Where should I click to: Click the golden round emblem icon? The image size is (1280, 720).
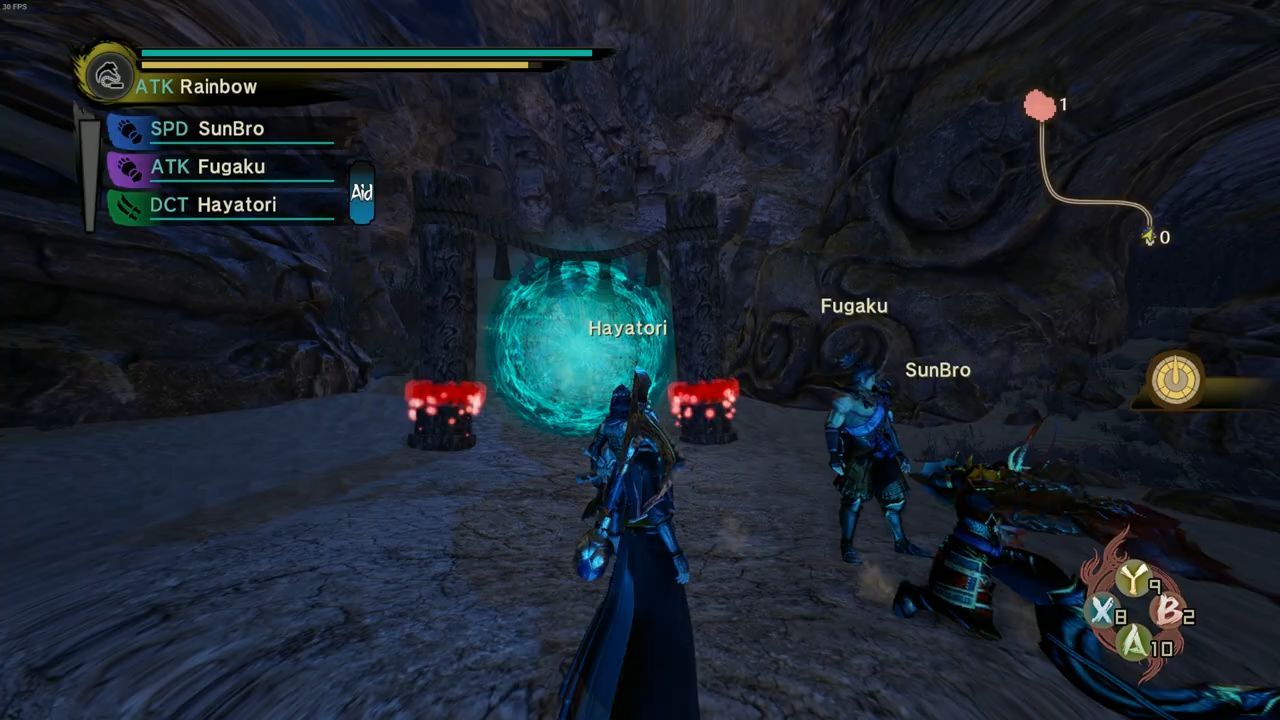click(x=1175, y=380)
